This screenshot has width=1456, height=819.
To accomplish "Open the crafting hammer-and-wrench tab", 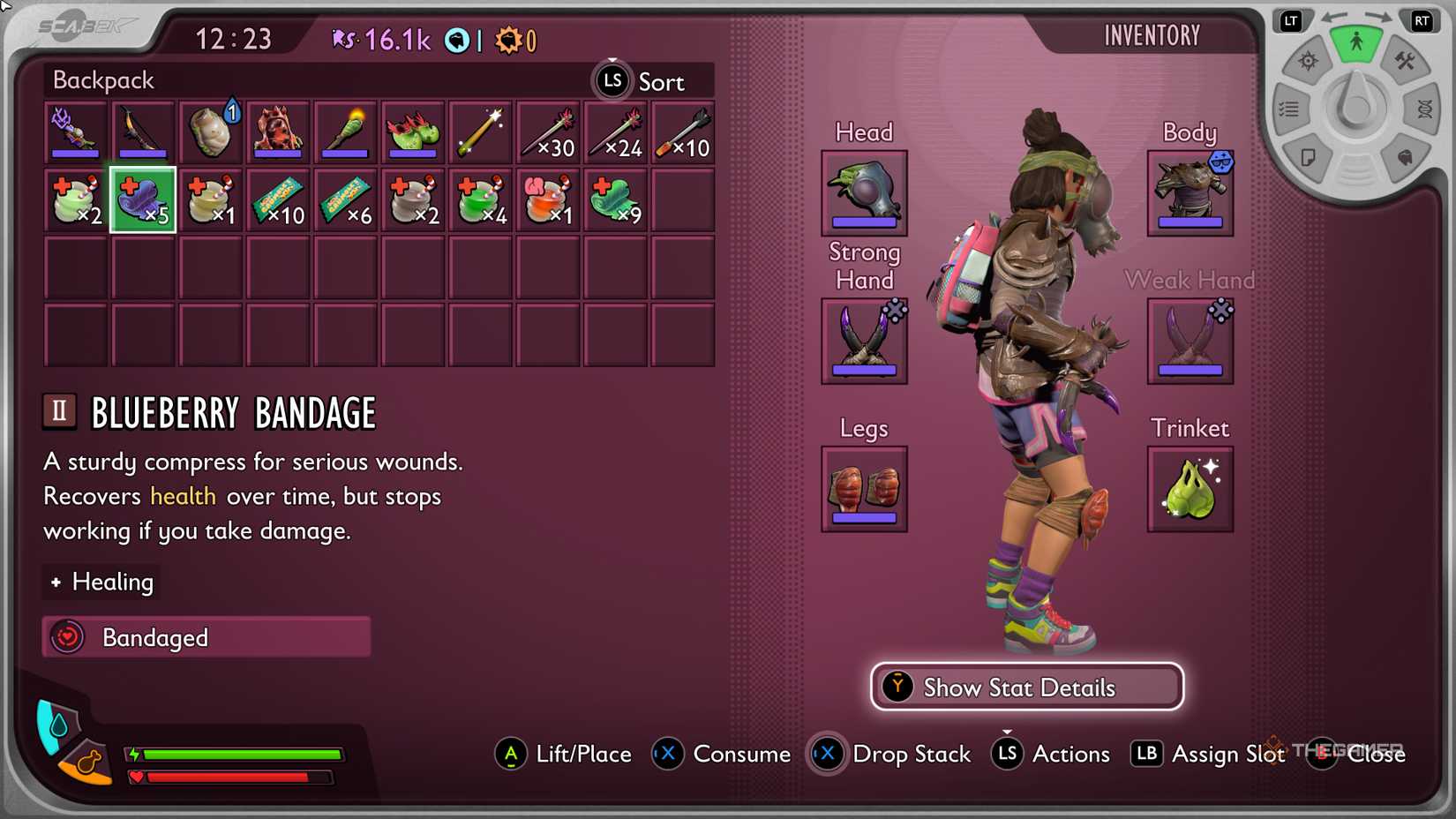I will (x=1406, y=63).
